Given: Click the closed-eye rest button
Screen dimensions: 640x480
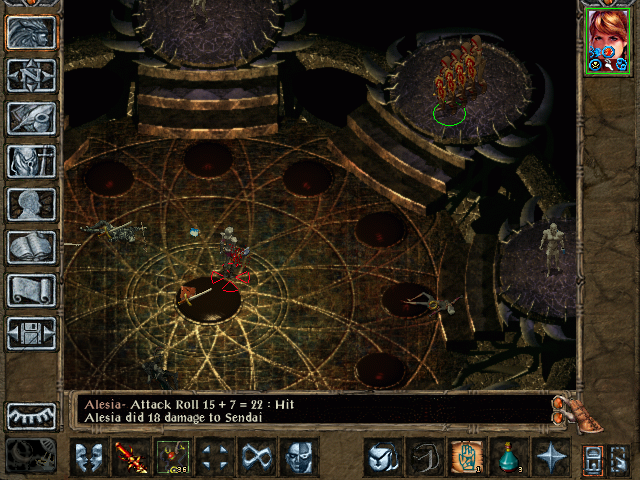Looking at the screenshot, I should (32, 415).
